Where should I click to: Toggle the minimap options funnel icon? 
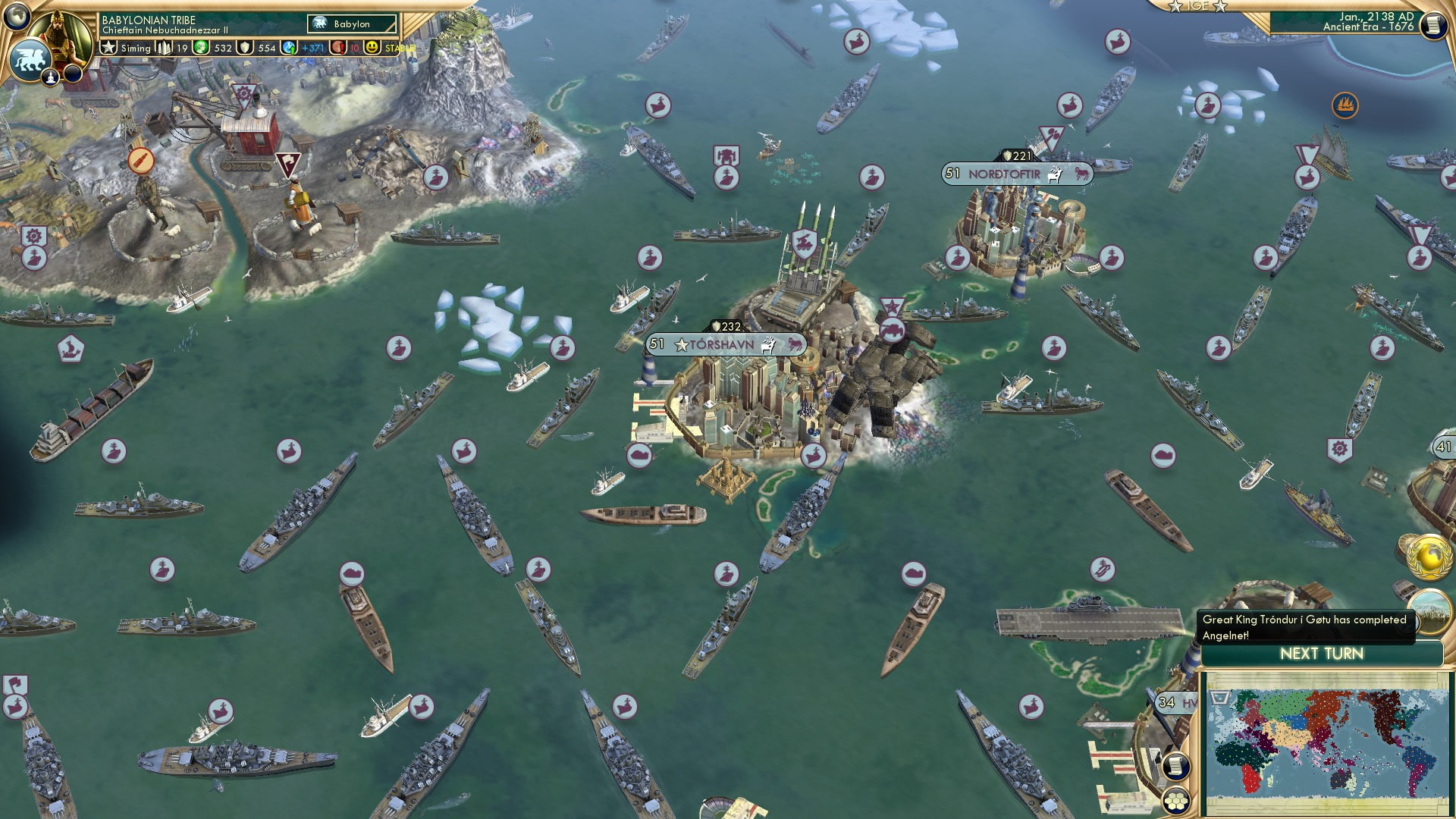(1219, 698)
